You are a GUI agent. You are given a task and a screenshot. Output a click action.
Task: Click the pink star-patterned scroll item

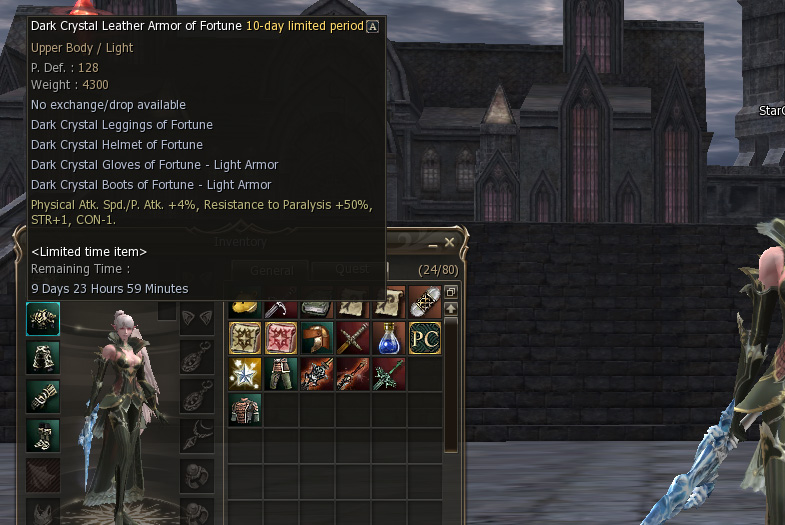pos(281,338)
